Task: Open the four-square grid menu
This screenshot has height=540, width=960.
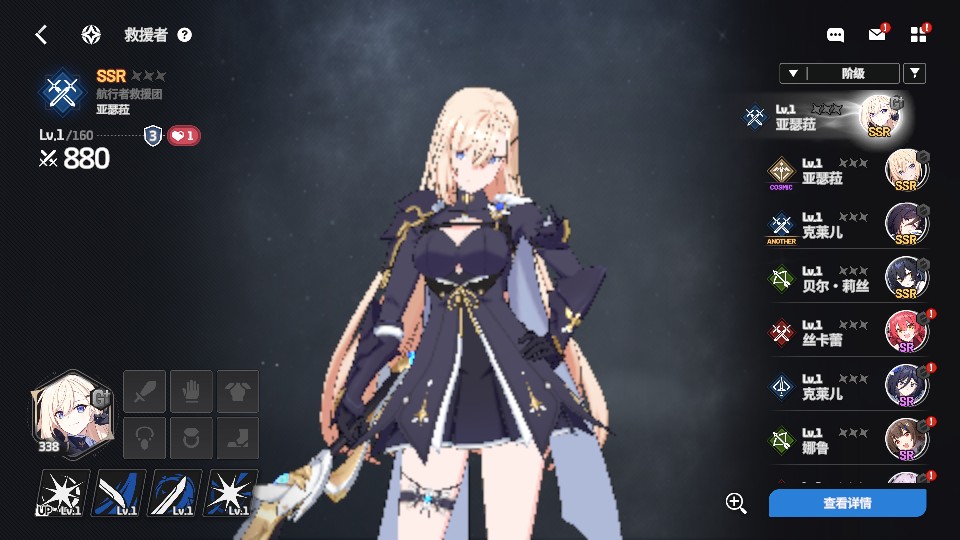Action: click(919, 35)
